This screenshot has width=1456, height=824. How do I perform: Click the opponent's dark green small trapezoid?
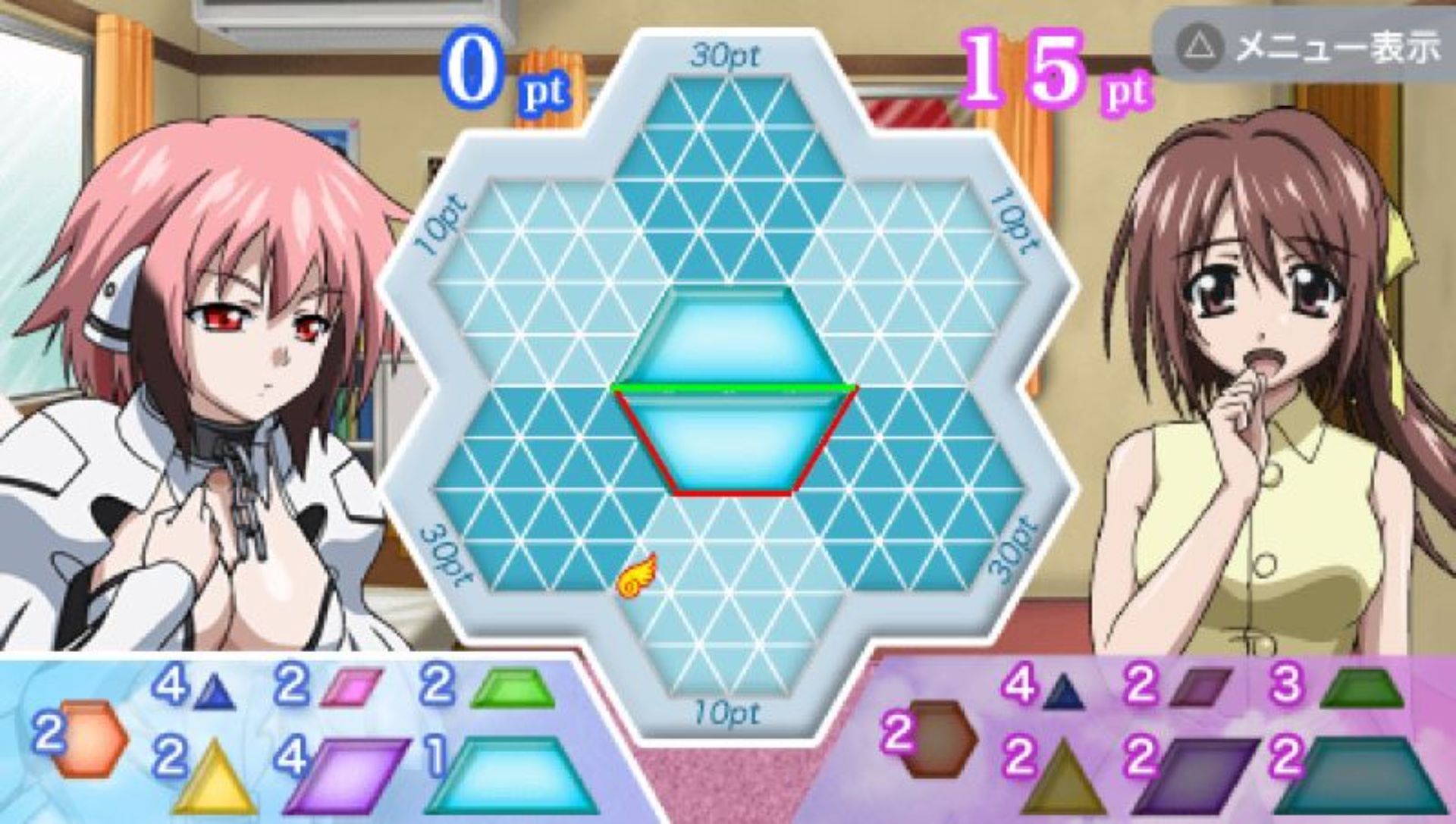[x=1361, y=688]
